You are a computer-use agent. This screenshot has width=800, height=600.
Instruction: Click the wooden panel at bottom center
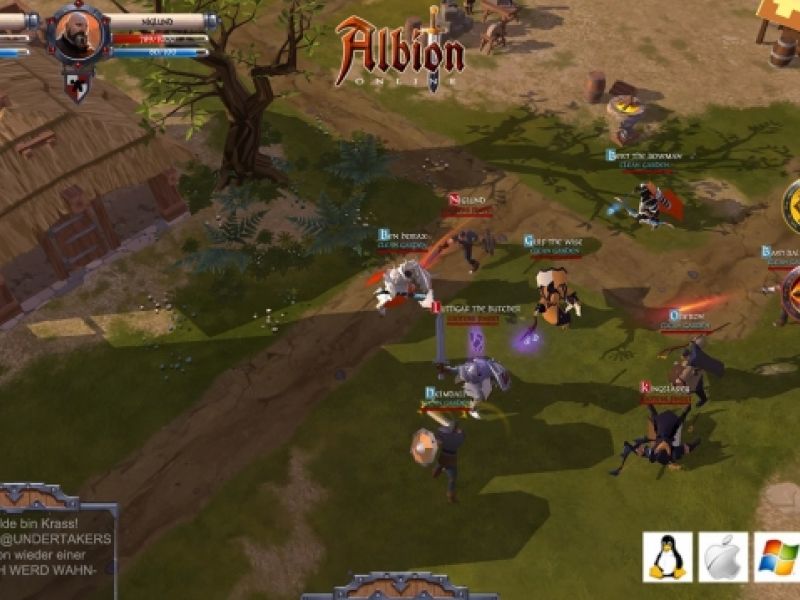point(400,586)
